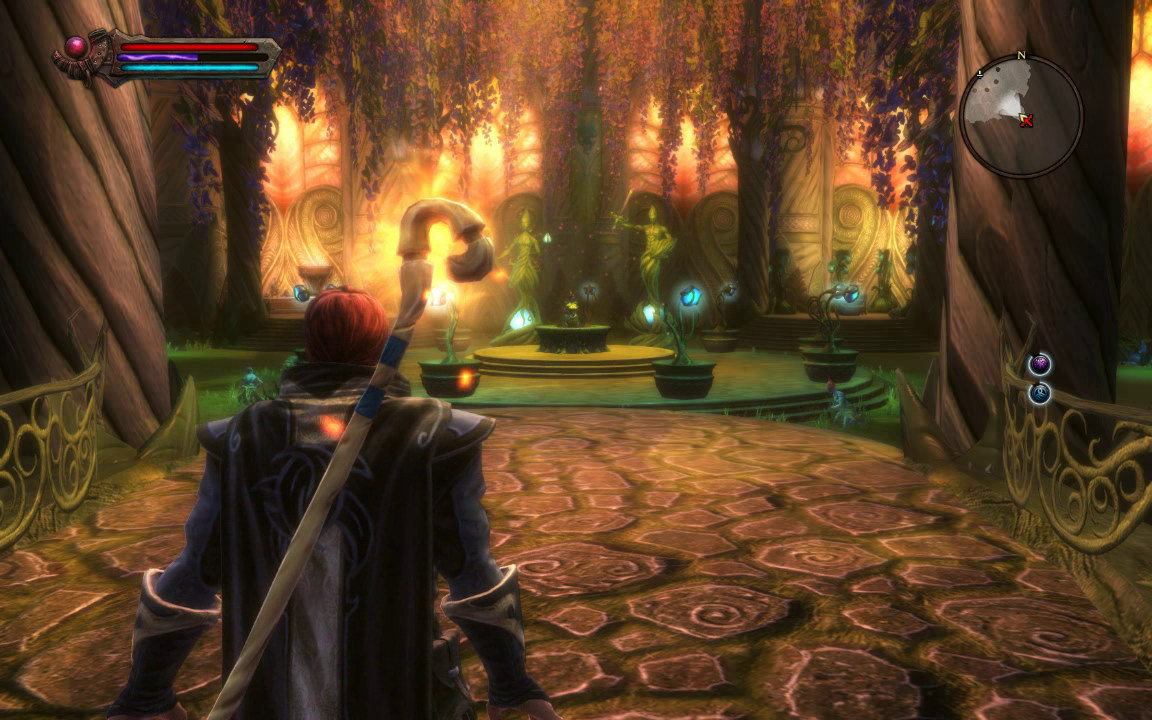Select the pink orb beside the status bars
1152x720 pixels.
click(77, 46)
